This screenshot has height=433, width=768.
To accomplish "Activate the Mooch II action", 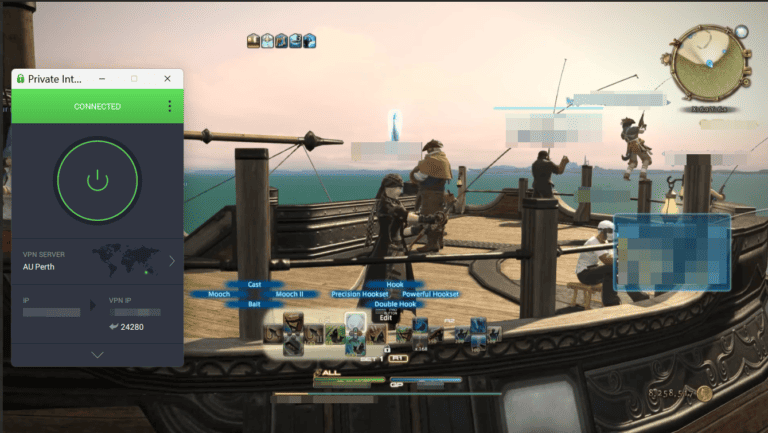I will tap(289, 294).
